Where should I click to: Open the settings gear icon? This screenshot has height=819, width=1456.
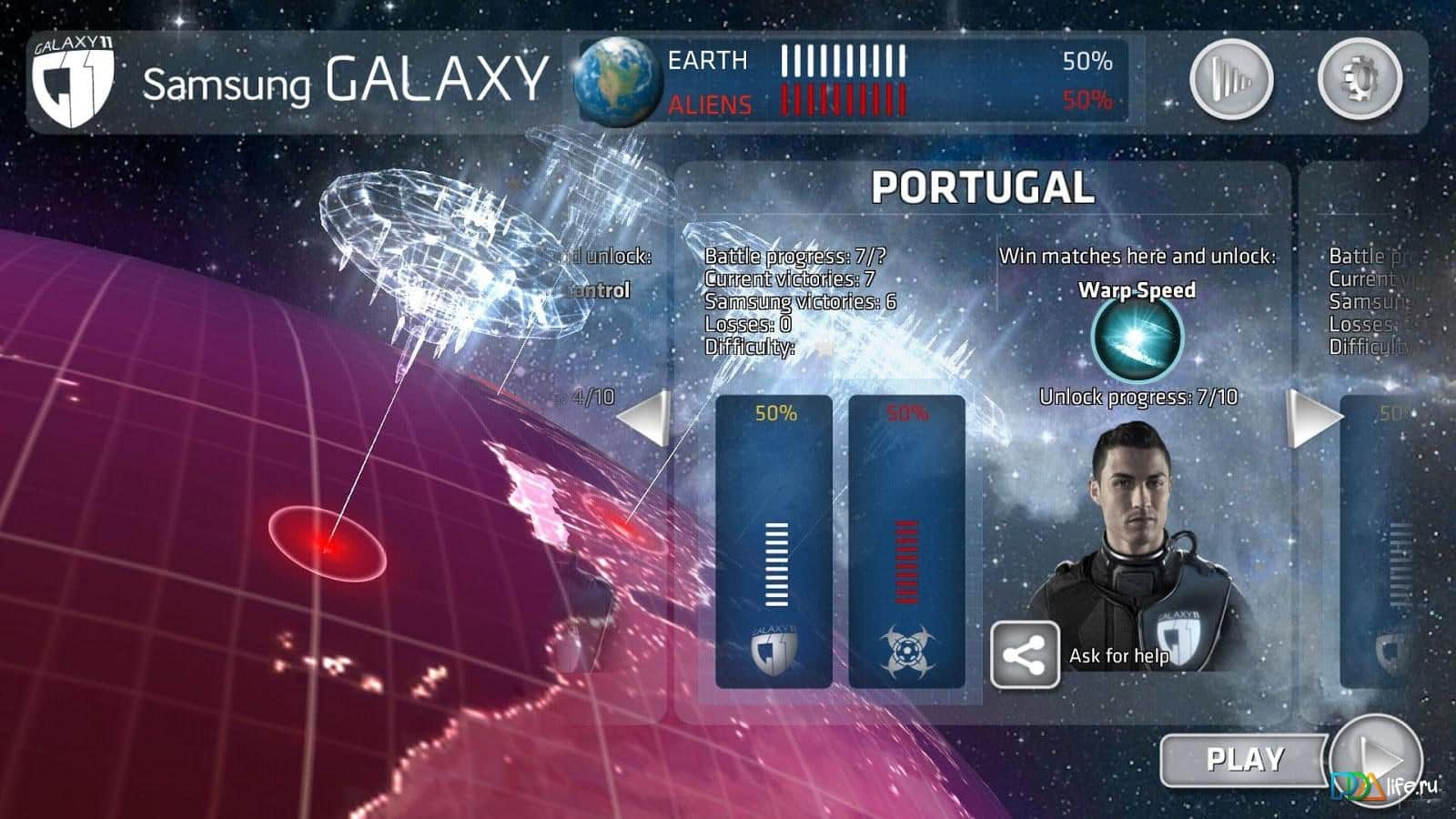(1357, 78)
